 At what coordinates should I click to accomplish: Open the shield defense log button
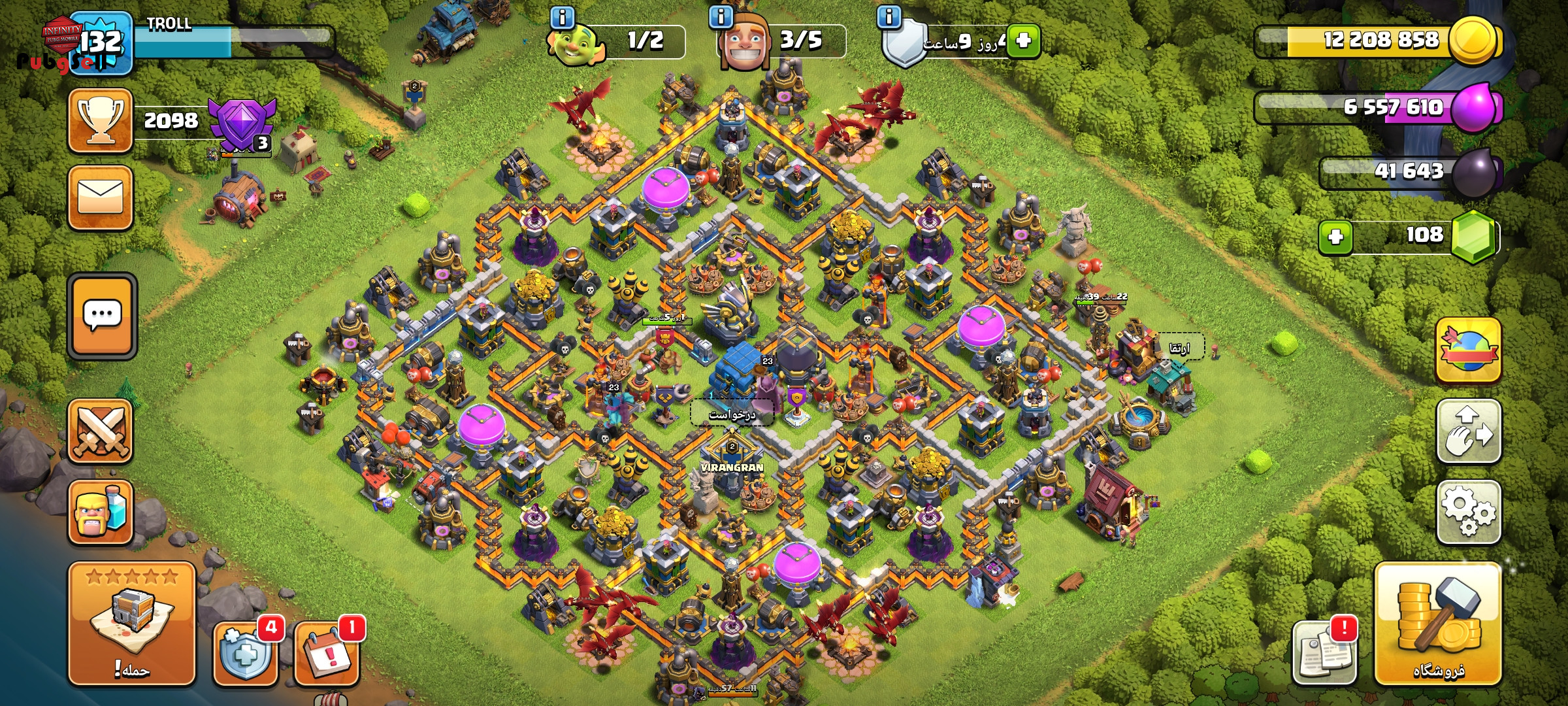tap(246, 654)
